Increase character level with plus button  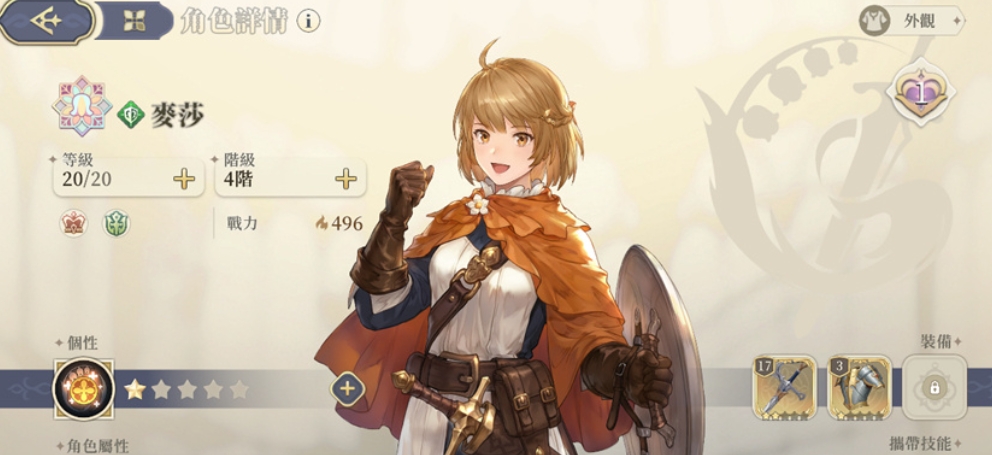click(184, 179)
